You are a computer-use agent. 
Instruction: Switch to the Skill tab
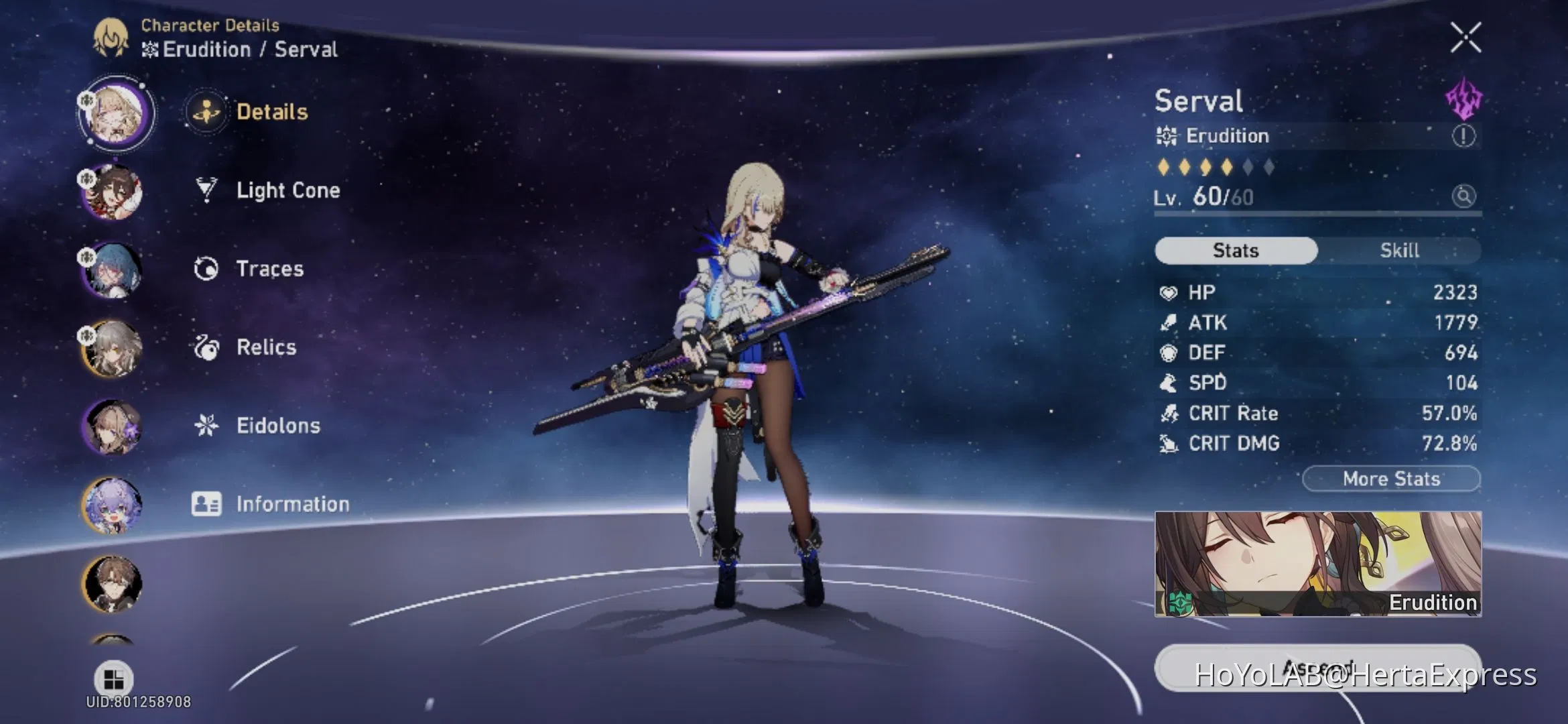[1400, 250]
